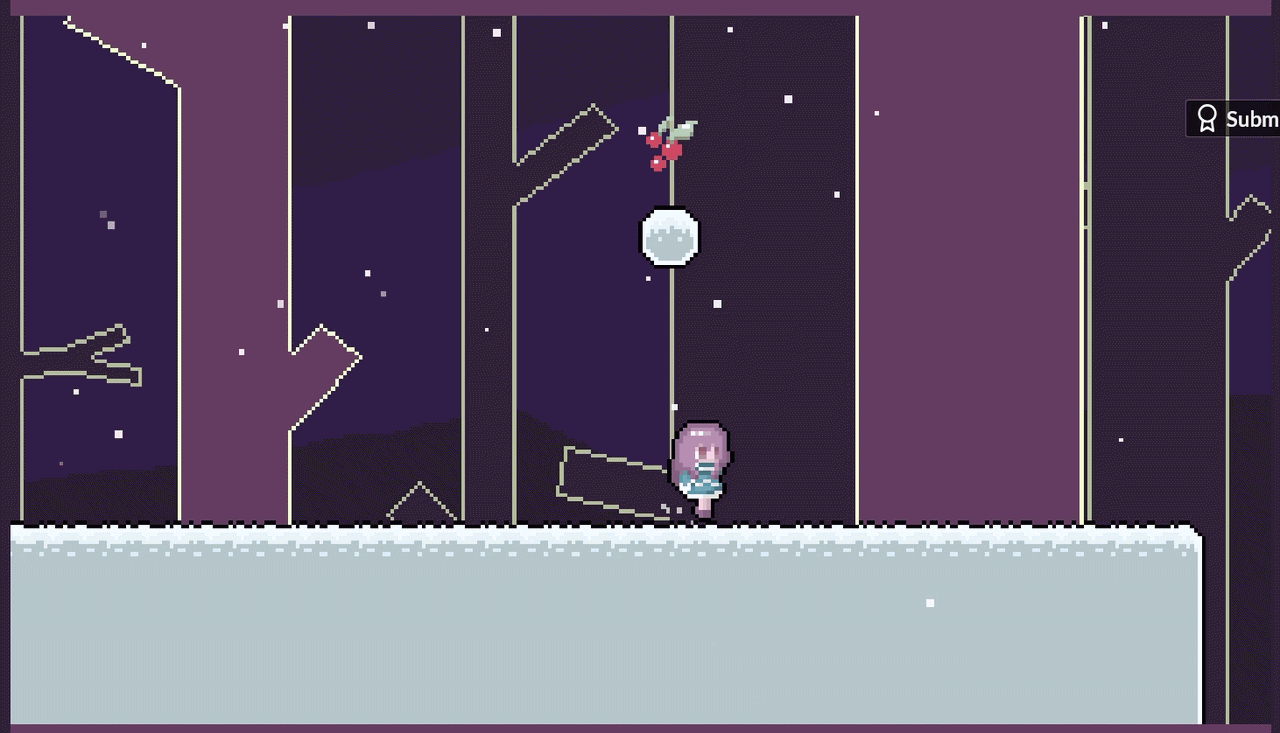
Task: Click the snowball hovering below the berries
Action: pos(671,237)
